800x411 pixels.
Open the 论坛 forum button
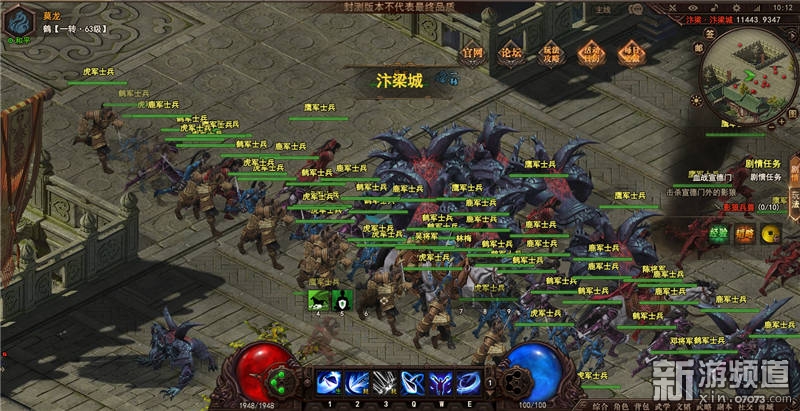[510, 52]
